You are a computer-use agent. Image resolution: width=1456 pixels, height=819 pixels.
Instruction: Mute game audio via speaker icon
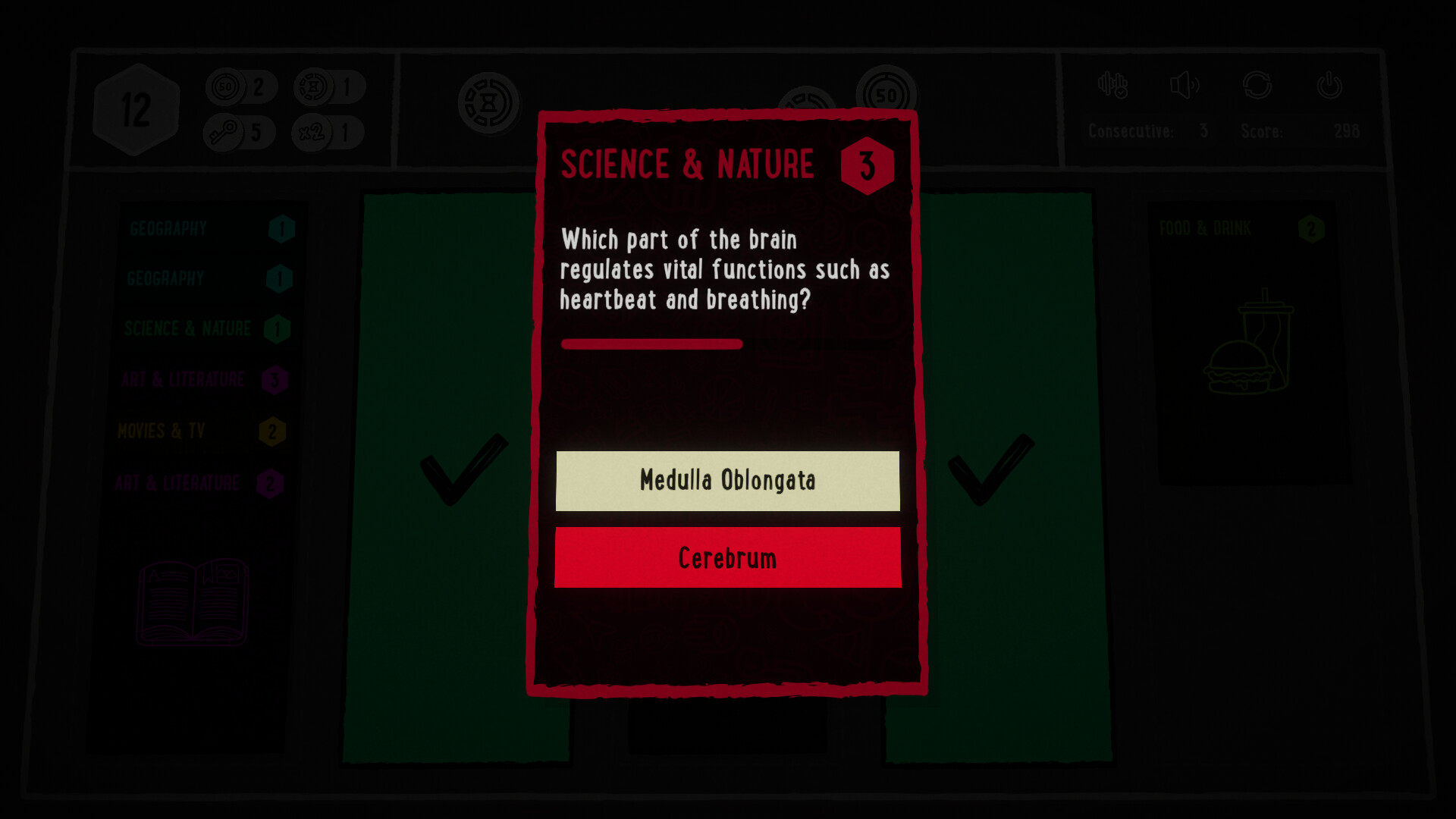point(1185,86)
